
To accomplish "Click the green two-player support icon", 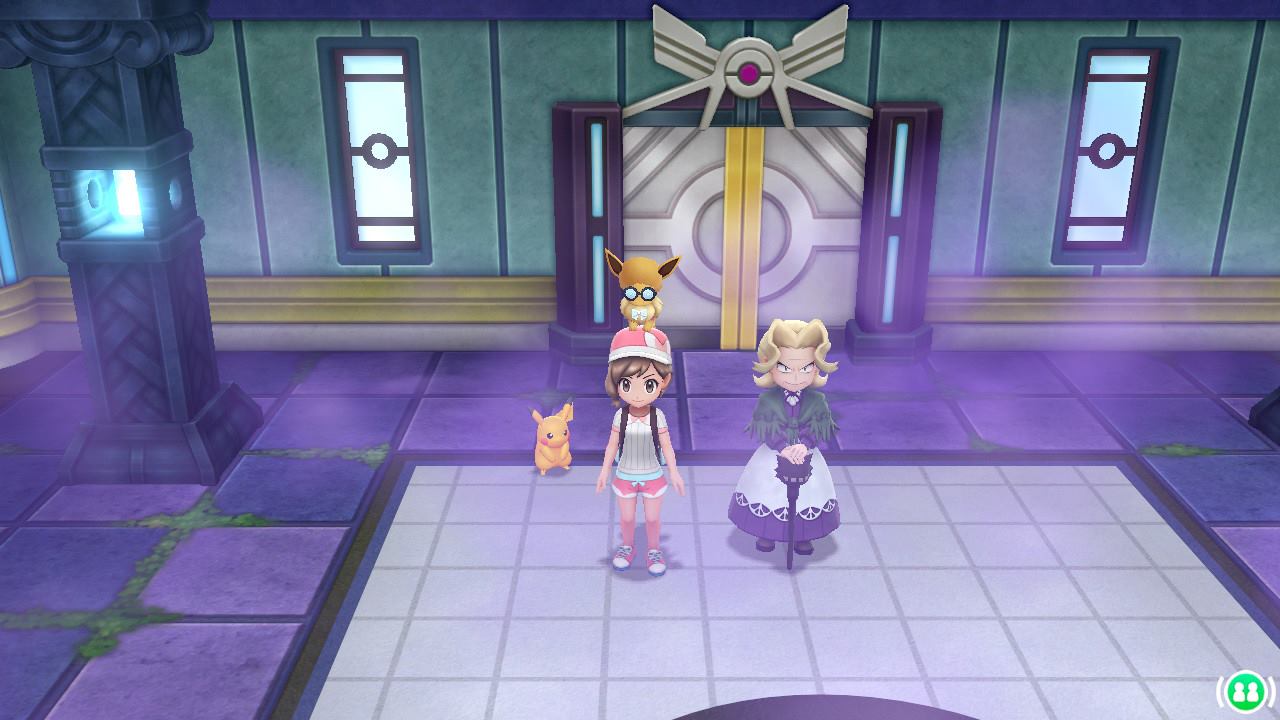I will click(1244, 690).
